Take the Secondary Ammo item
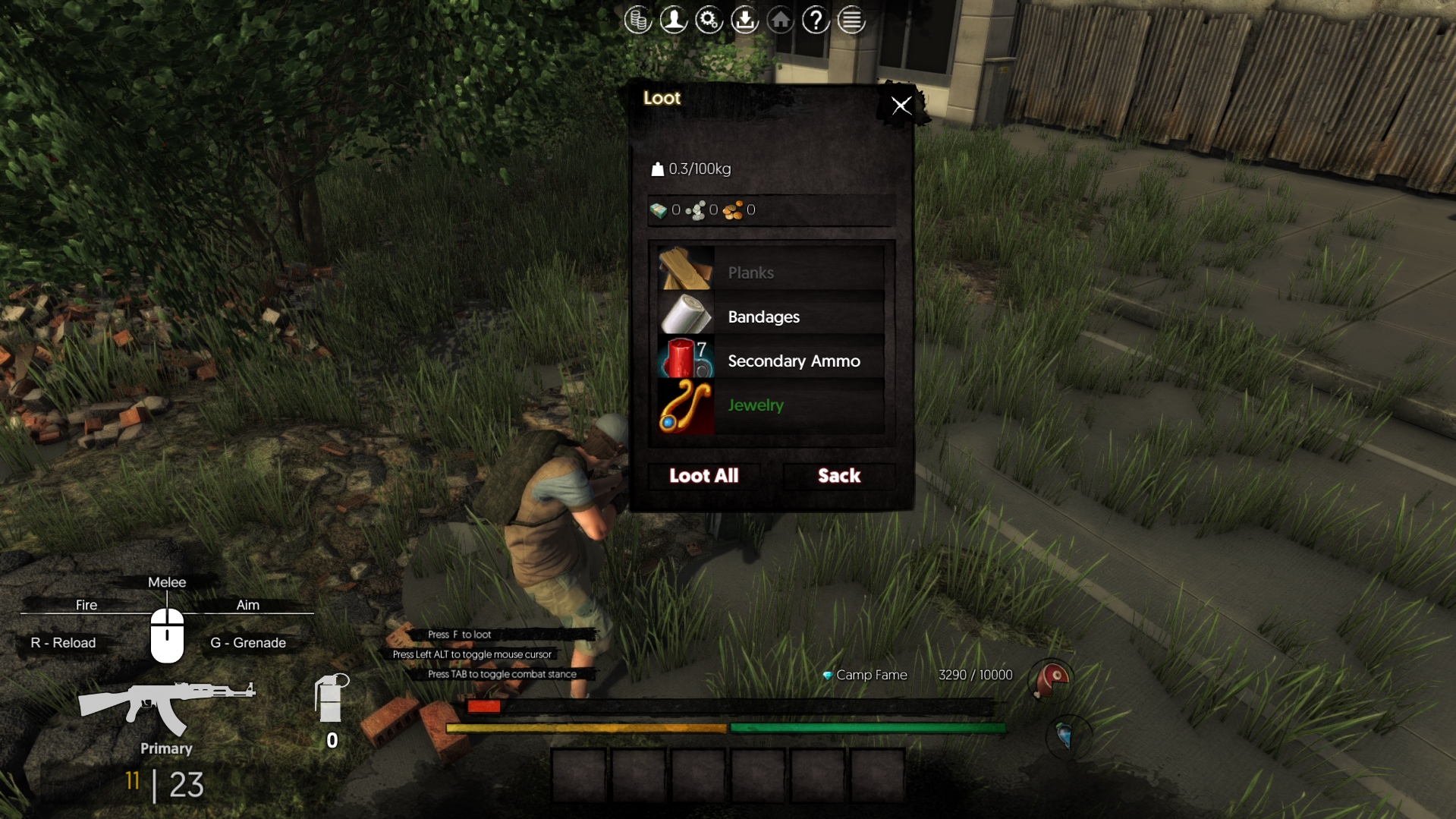 771,361
